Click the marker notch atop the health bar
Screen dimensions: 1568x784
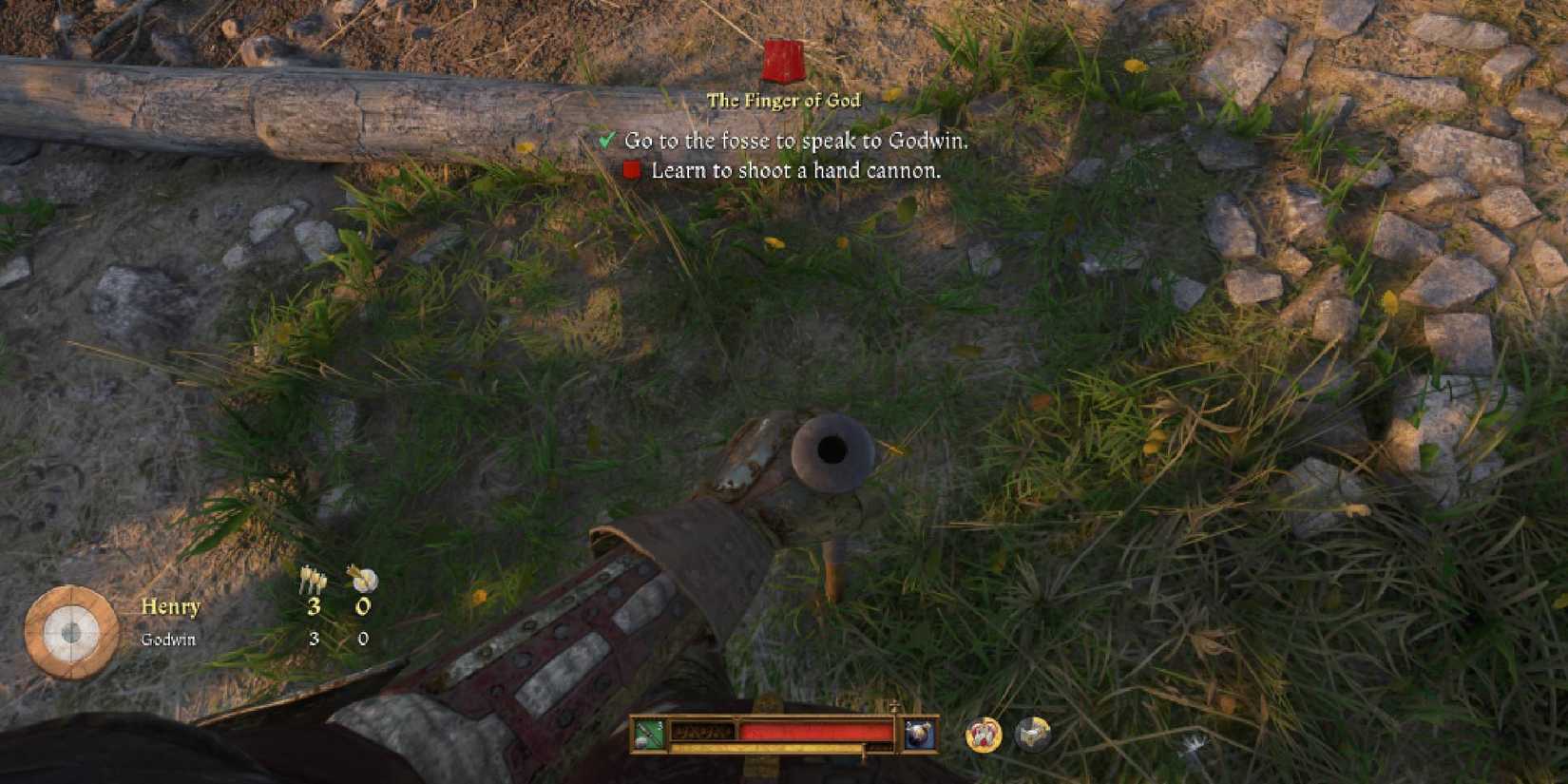pos(894,708)
